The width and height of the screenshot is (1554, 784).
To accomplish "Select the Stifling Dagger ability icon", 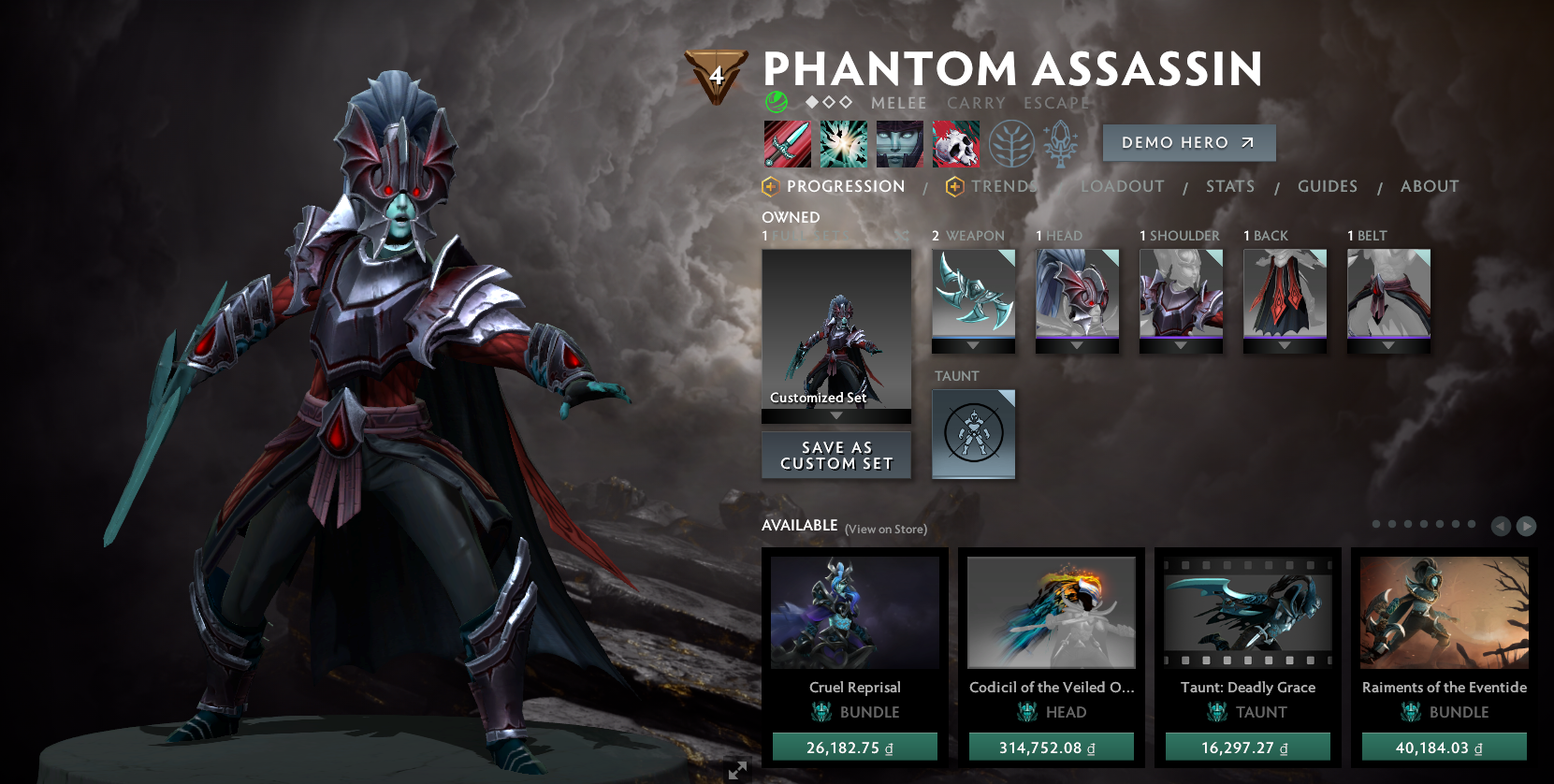I will [x=787, y=143].
